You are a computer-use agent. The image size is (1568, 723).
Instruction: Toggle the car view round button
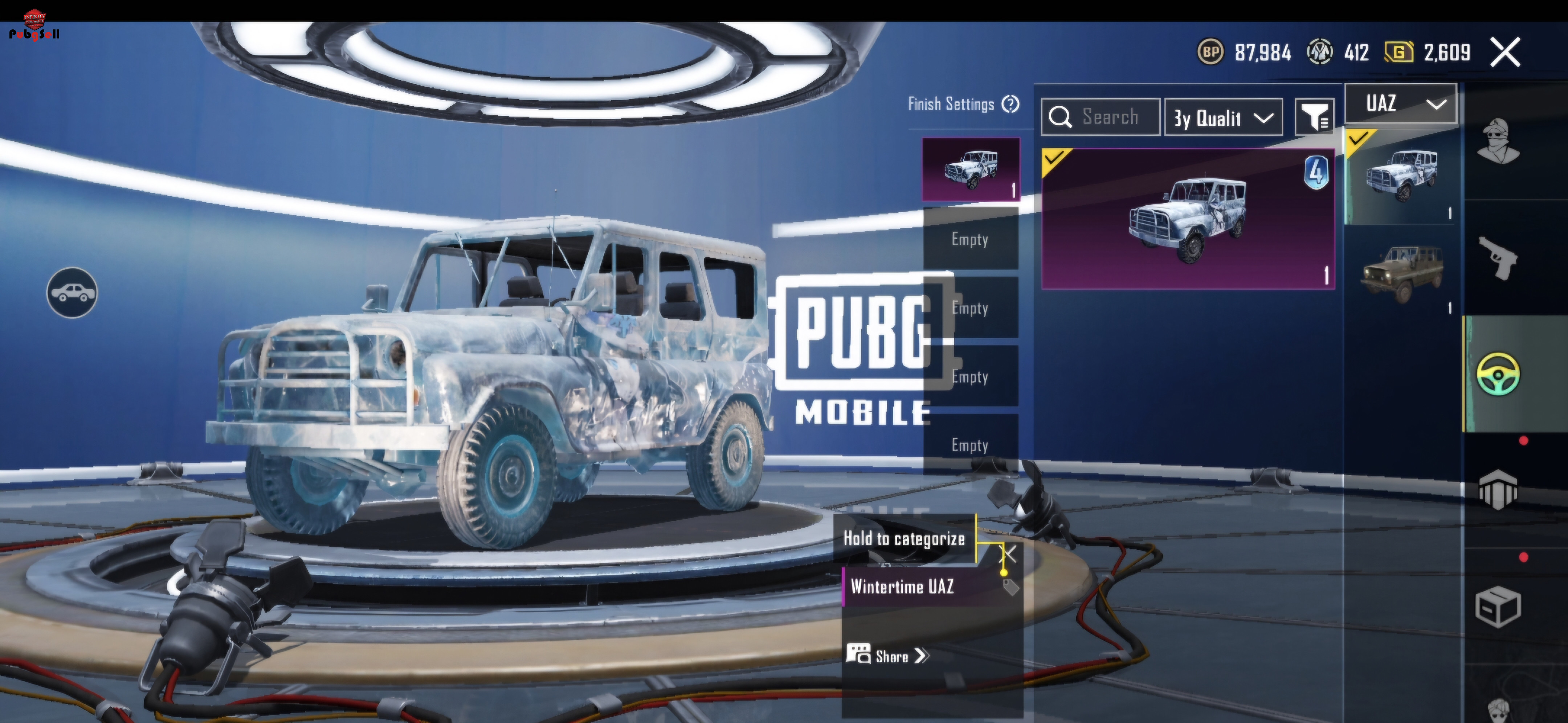pos(72,293)
